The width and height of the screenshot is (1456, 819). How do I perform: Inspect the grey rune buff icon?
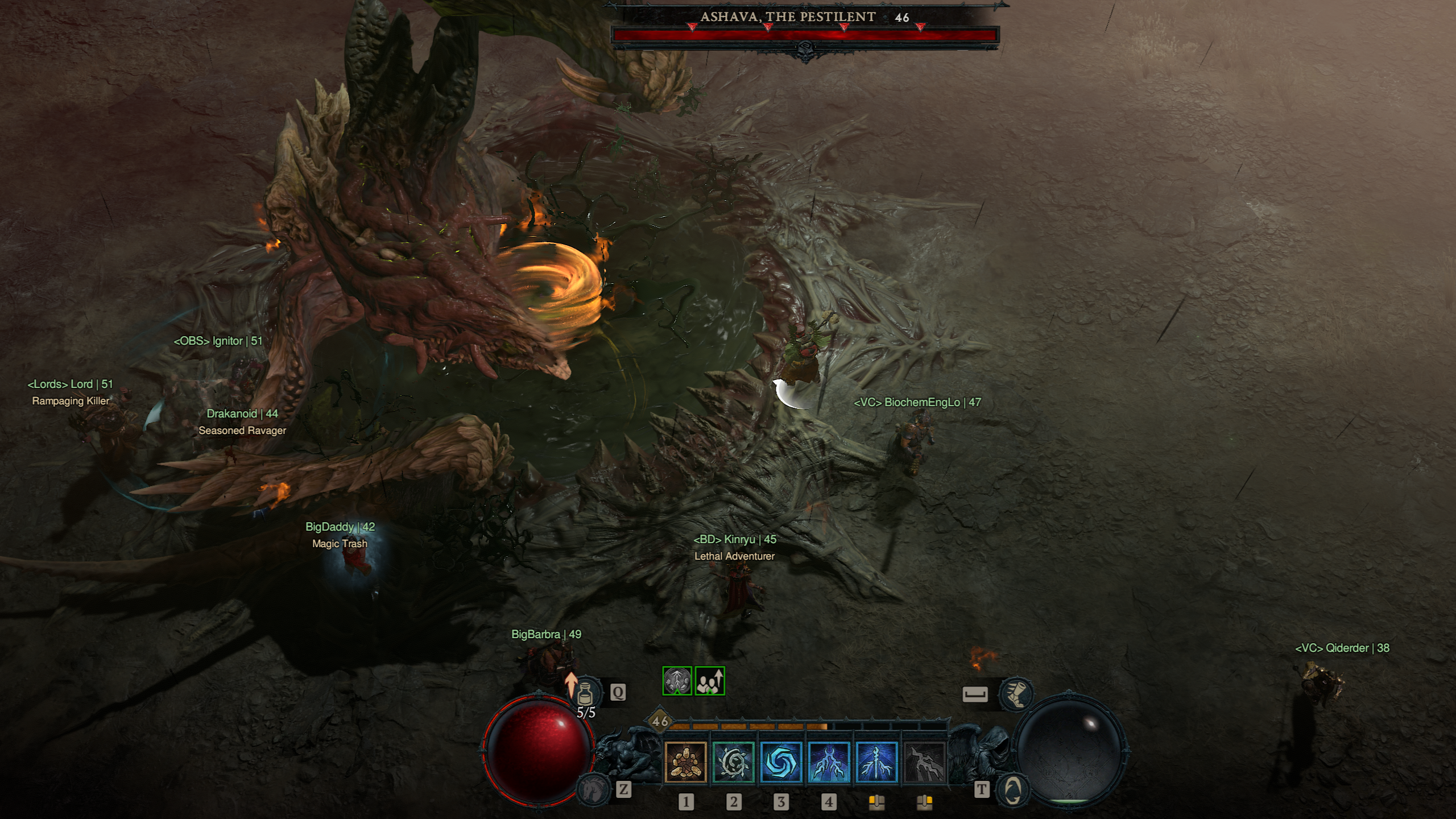point(677,681)
